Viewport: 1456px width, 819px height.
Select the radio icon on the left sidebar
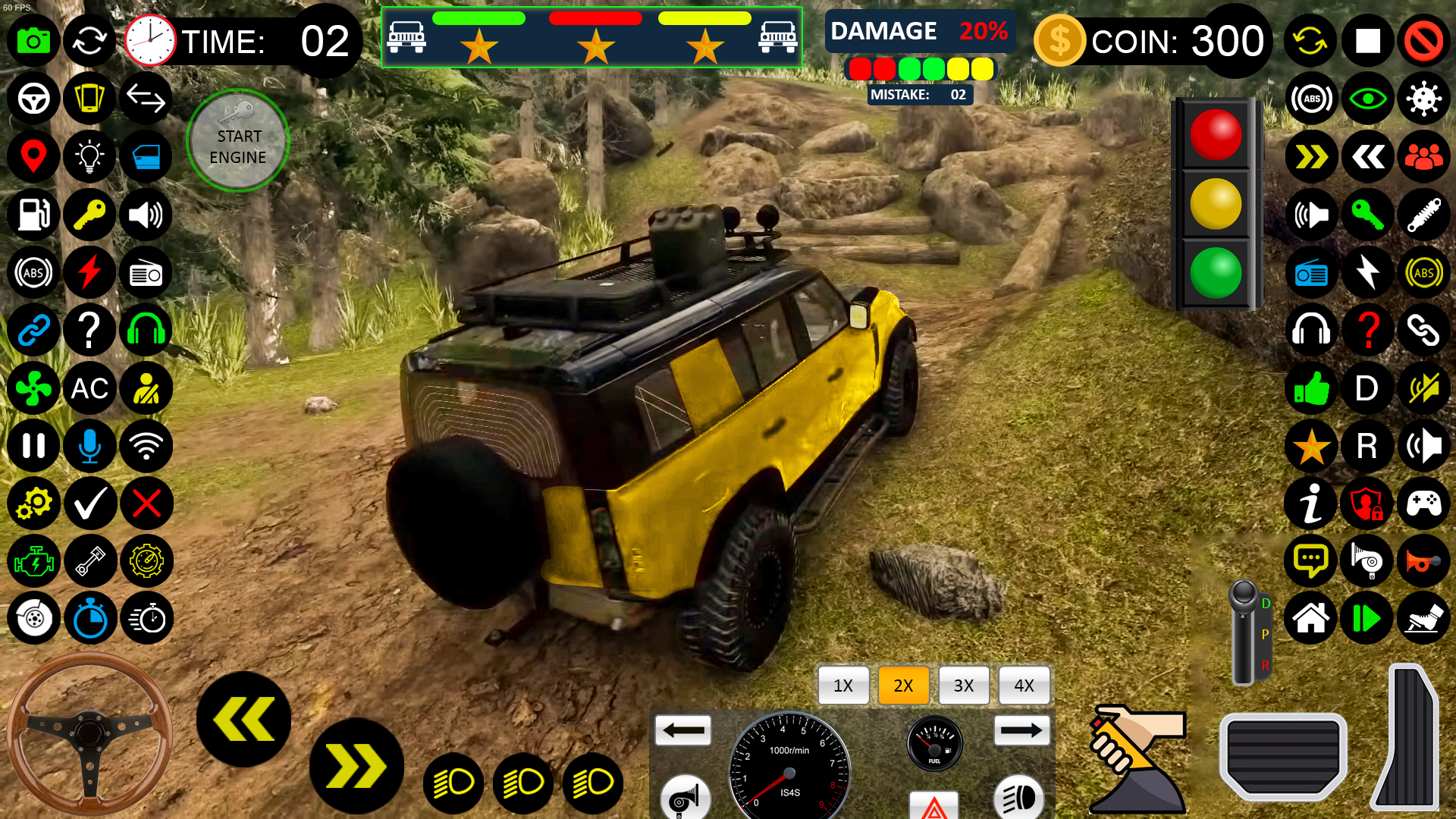(x=146, y=272)
